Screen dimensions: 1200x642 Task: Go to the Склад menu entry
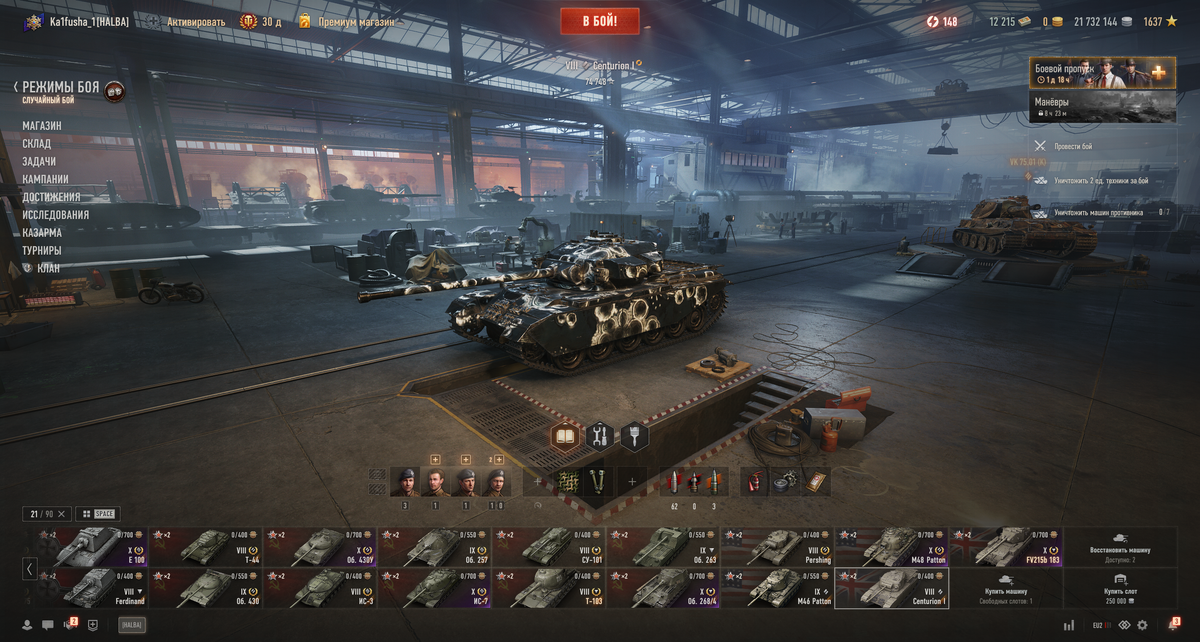click(x=37, y=144)
